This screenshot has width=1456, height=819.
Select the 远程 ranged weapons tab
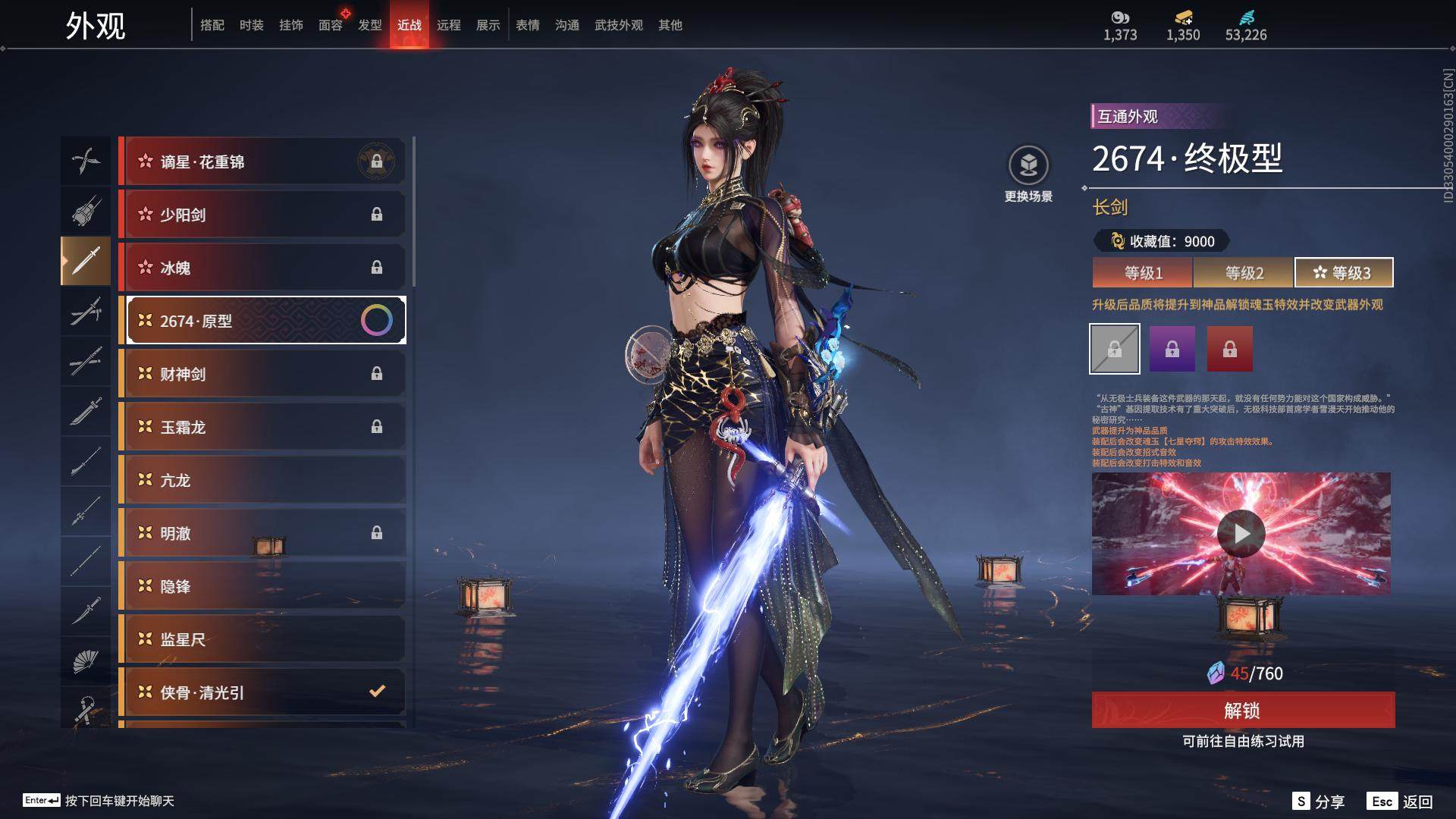point(448,25)
